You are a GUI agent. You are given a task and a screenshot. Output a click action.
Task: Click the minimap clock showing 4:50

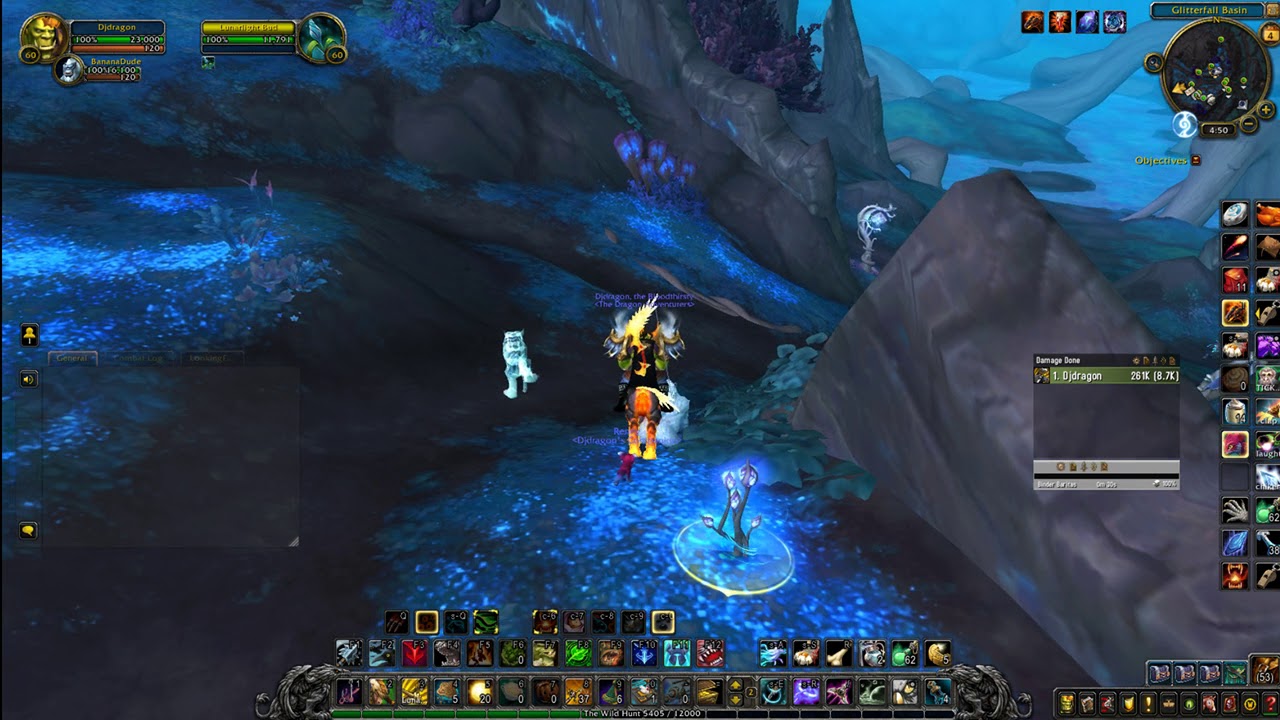point(1219,128)
